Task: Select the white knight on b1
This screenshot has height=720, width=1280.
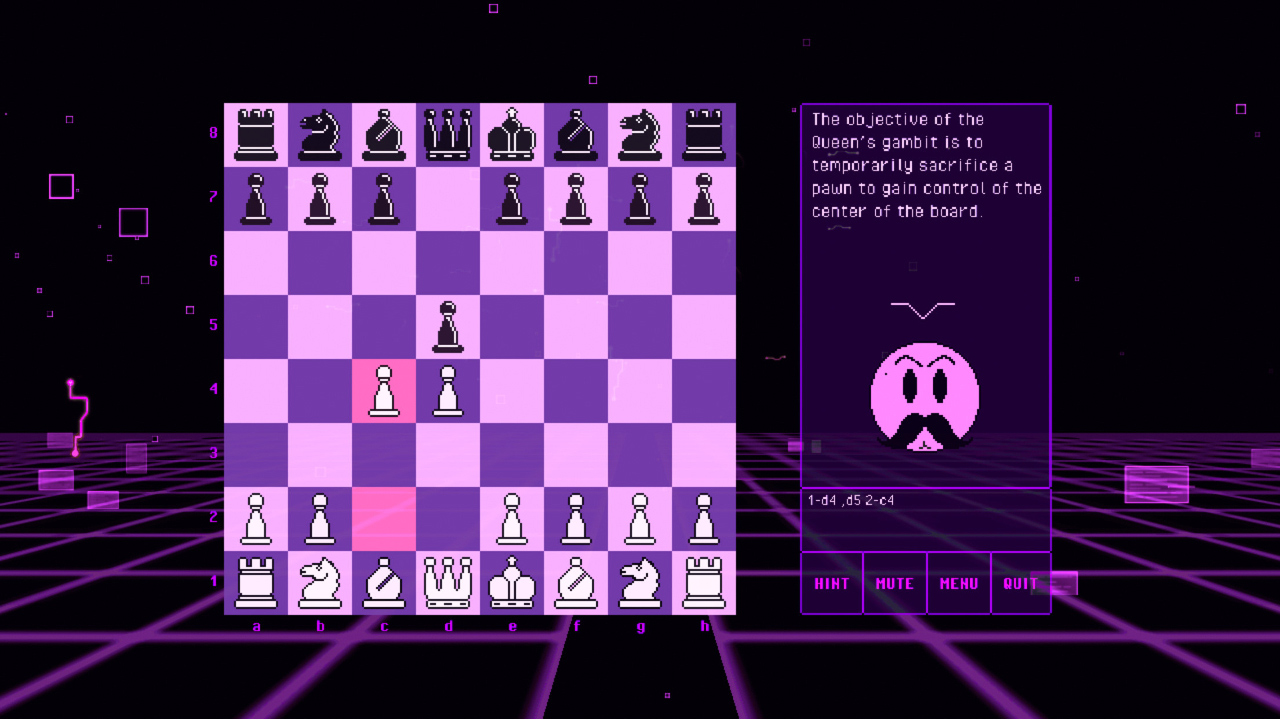Action: [320, 583]
